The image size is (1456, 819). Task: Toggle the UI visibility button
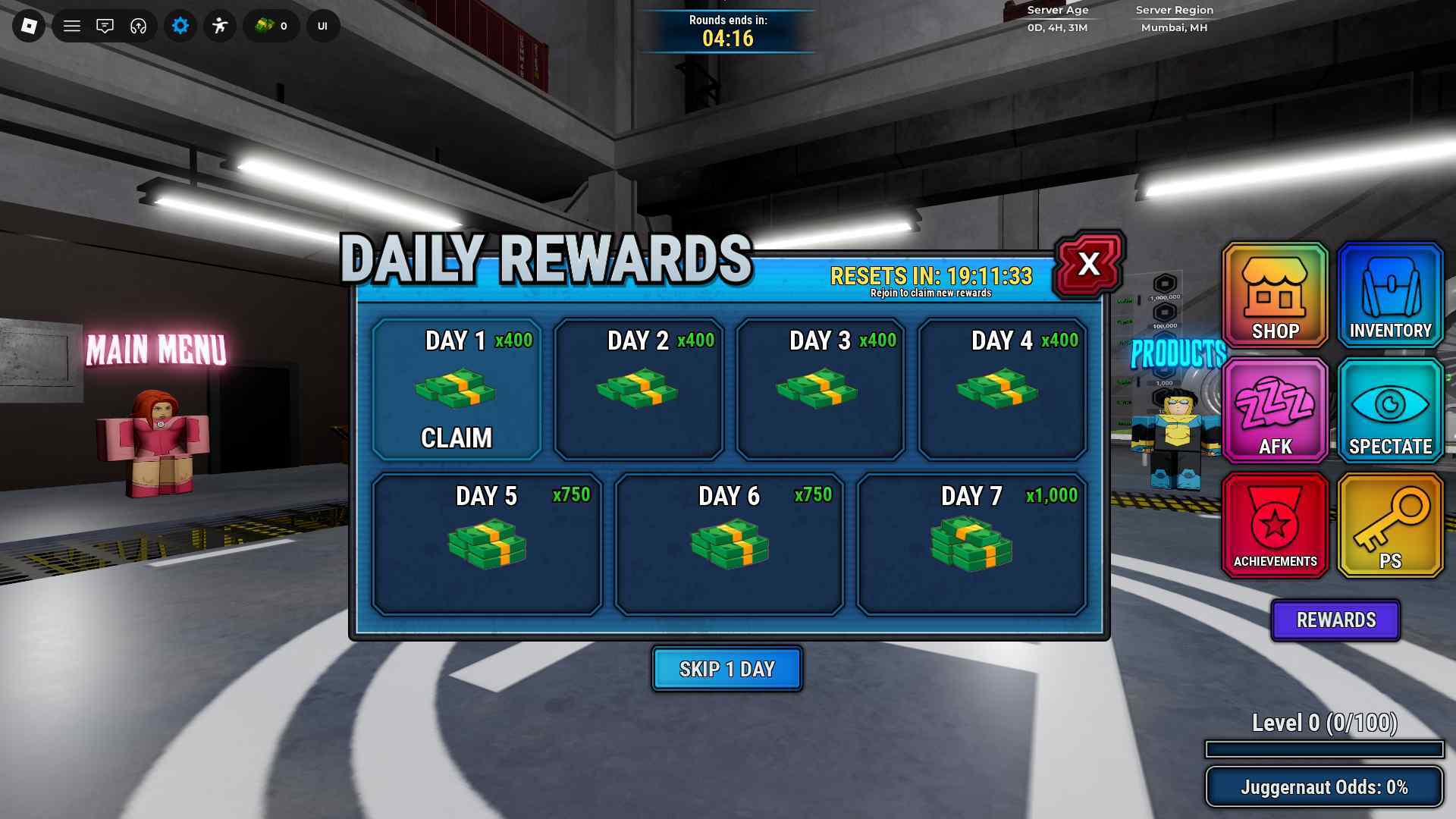tap(322, 26)
